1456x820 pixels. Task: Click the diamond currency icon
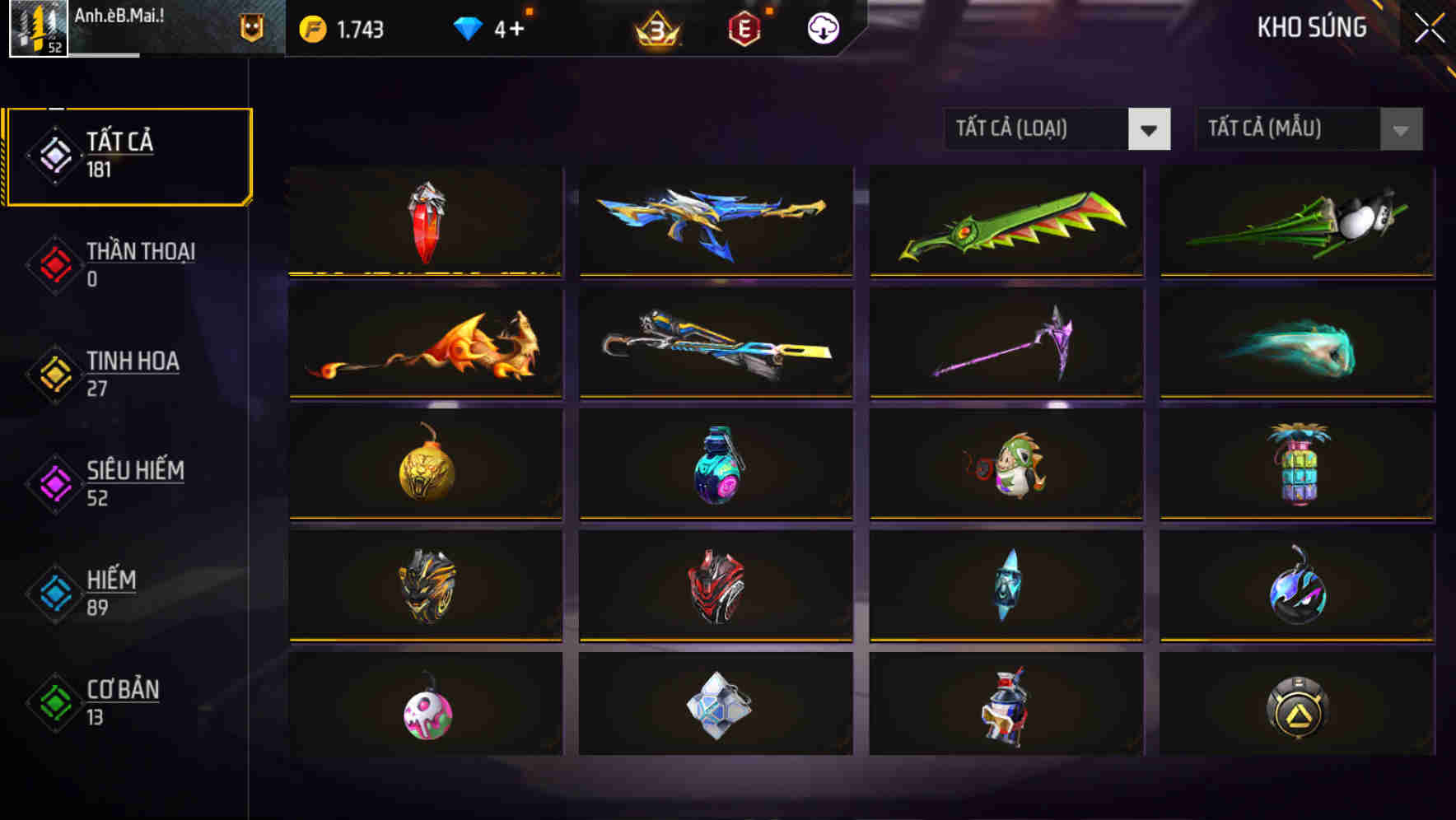(x=468, y=26)
